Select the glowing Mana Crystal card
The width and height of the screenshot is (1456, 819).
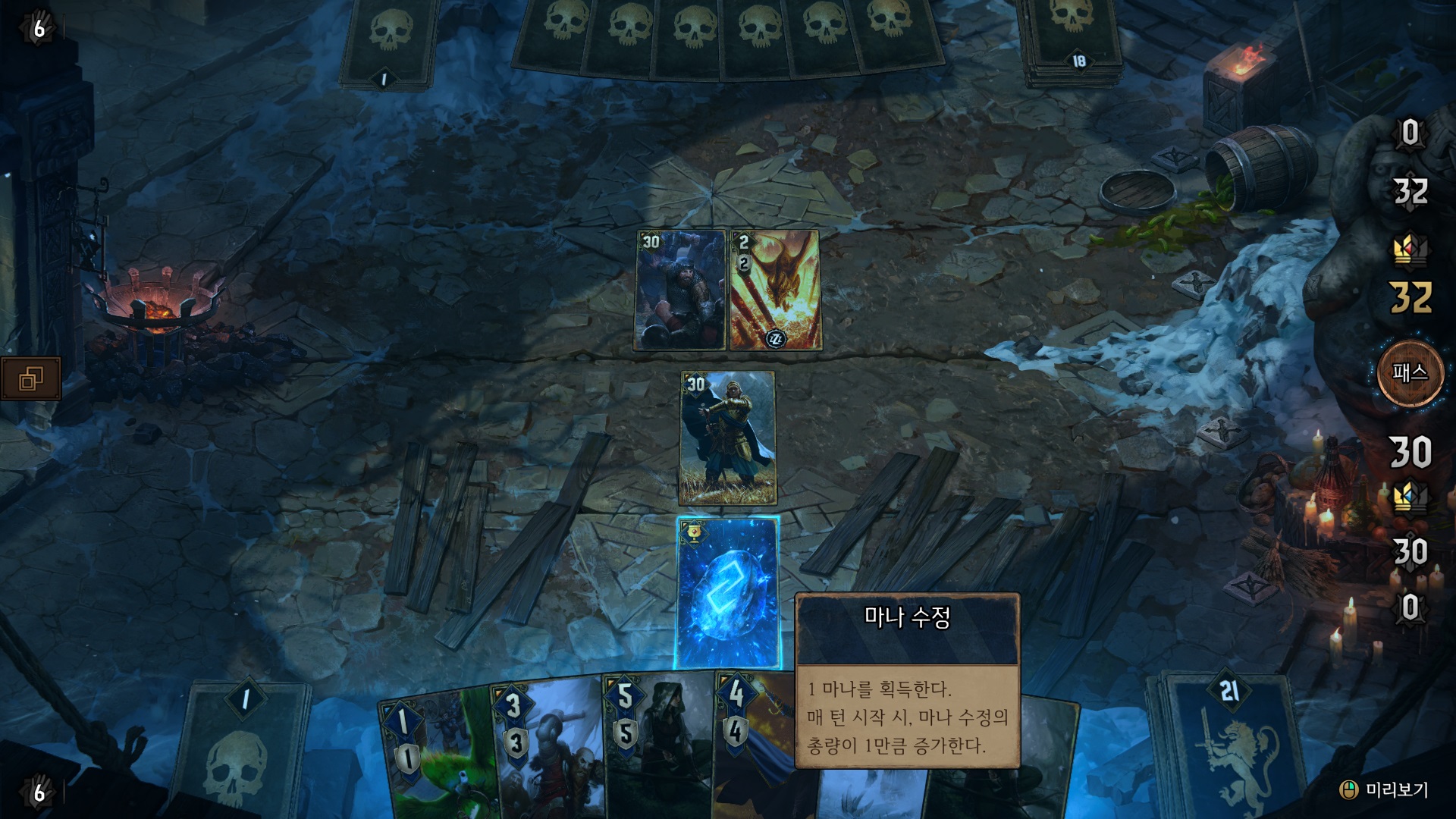pos(727,593)
